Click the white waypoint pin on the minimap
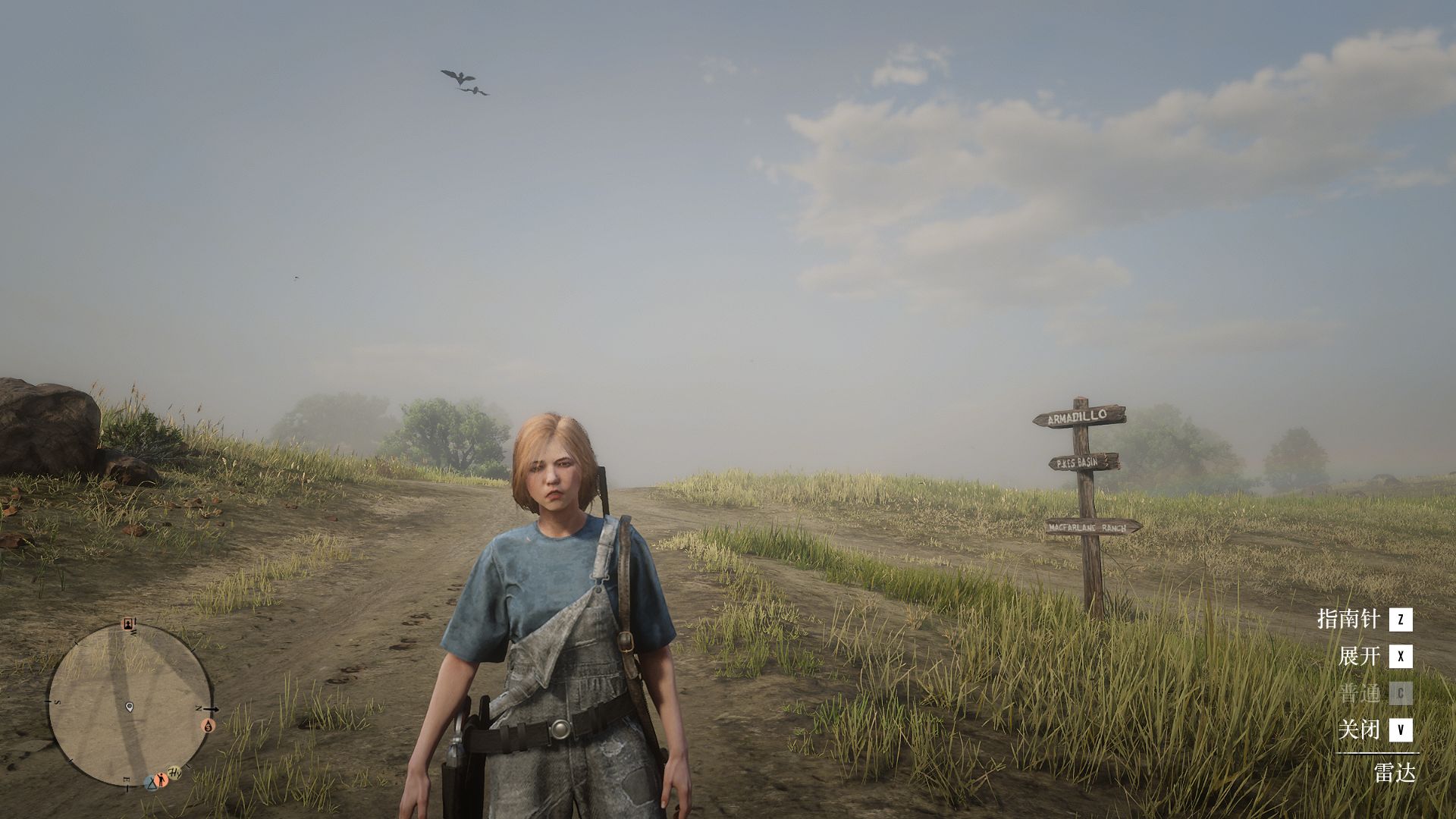1456x819 pixels. [x=129, y=707]
